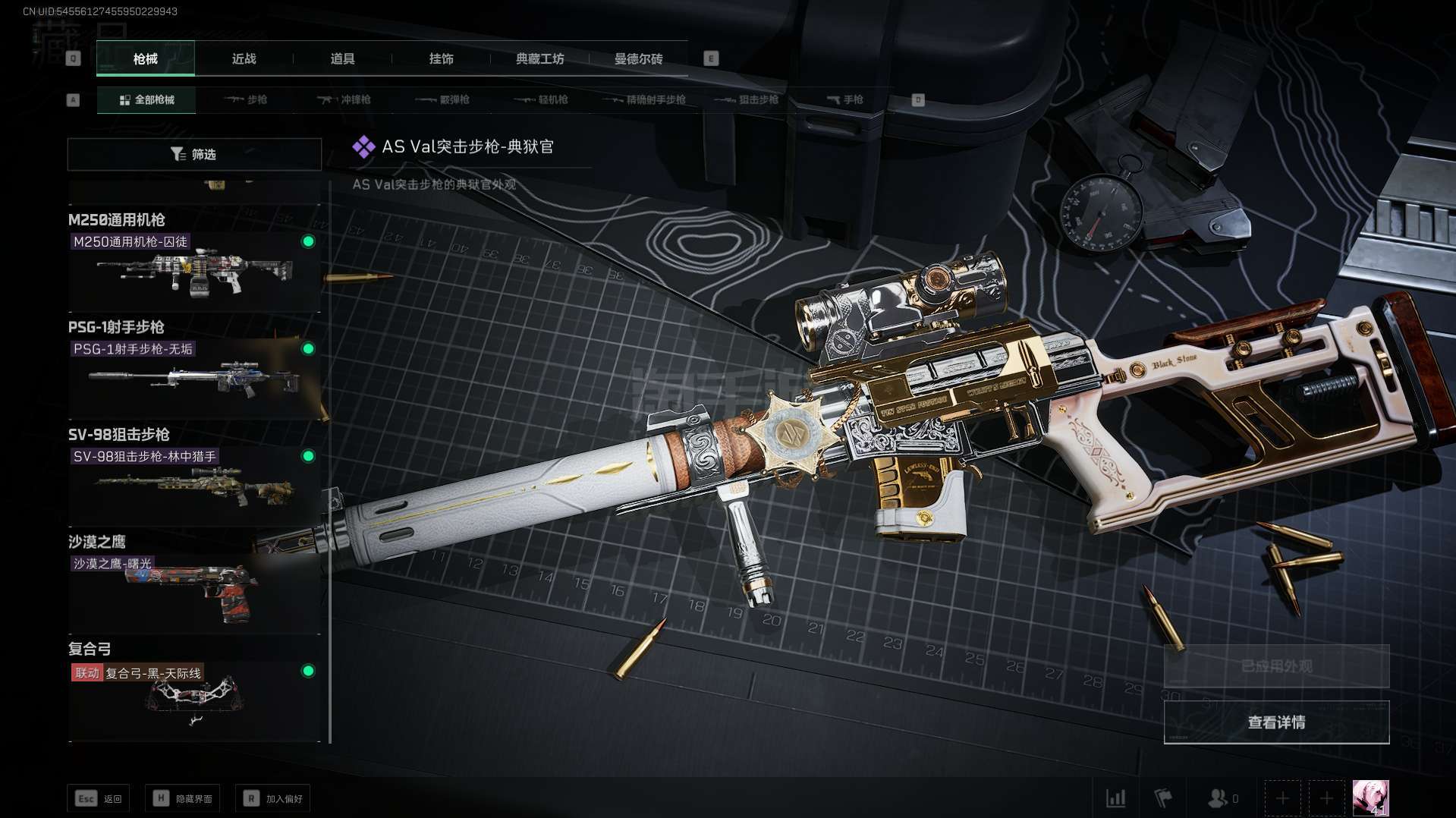This screenshot has width=1456, height=818.
Task: Go to the 典藏工坊 tab
Action: point(539,59)
